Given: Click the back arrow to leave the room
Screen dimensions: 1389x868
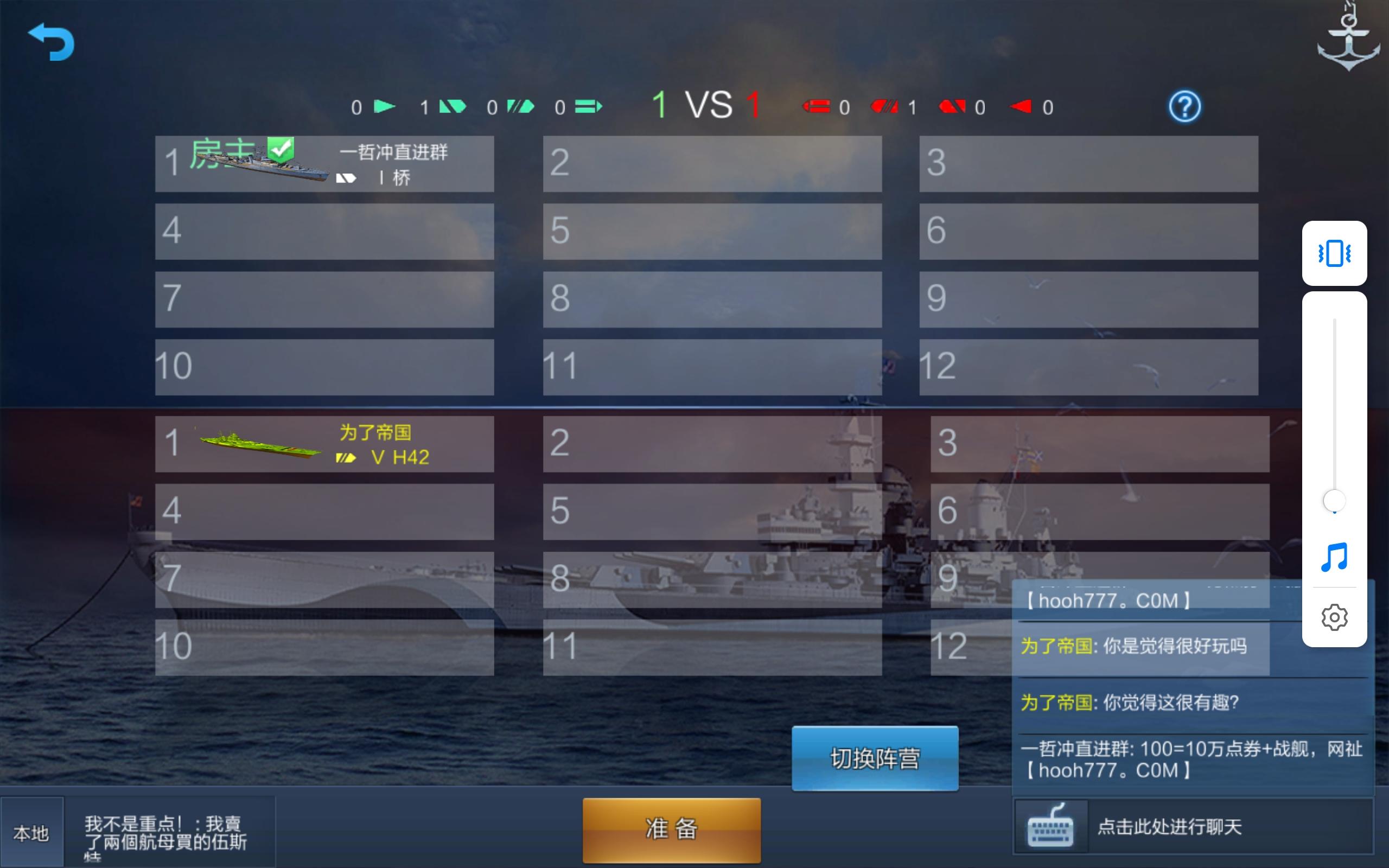Looking at the screenshot, I should (52, 42).
